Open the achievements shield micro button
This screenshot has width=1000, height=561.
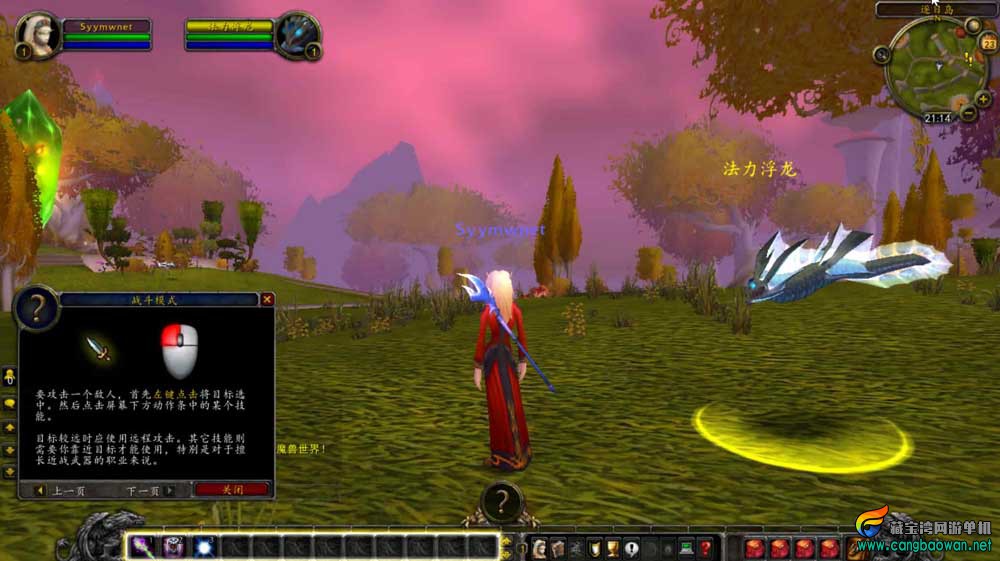594,548
